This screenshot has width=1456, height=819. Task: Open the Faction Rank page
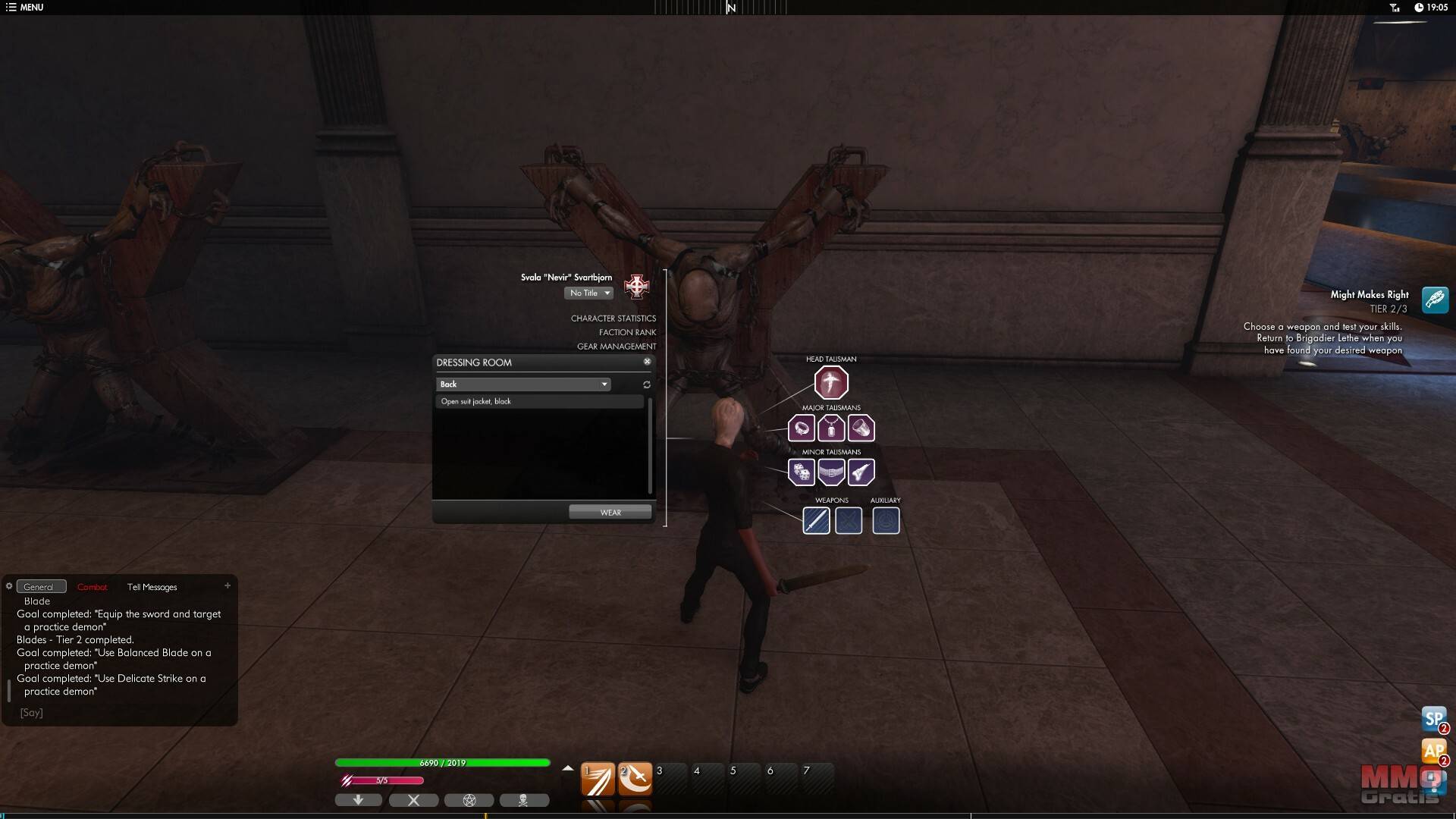click(x=627, y=332)
